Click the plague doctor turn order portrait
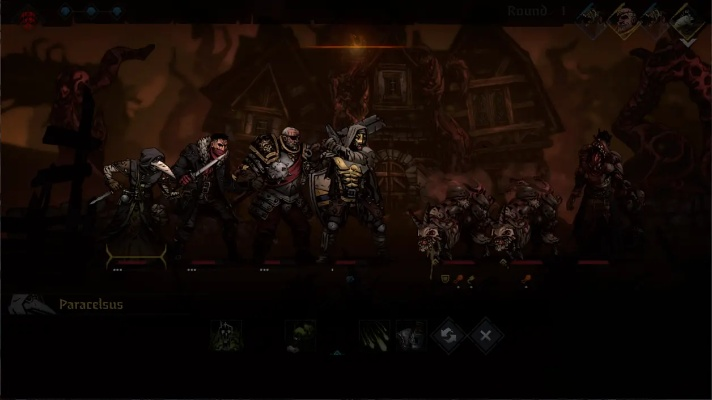The width and height of the screenshot is (712, 400). click(x=686, y=19)
